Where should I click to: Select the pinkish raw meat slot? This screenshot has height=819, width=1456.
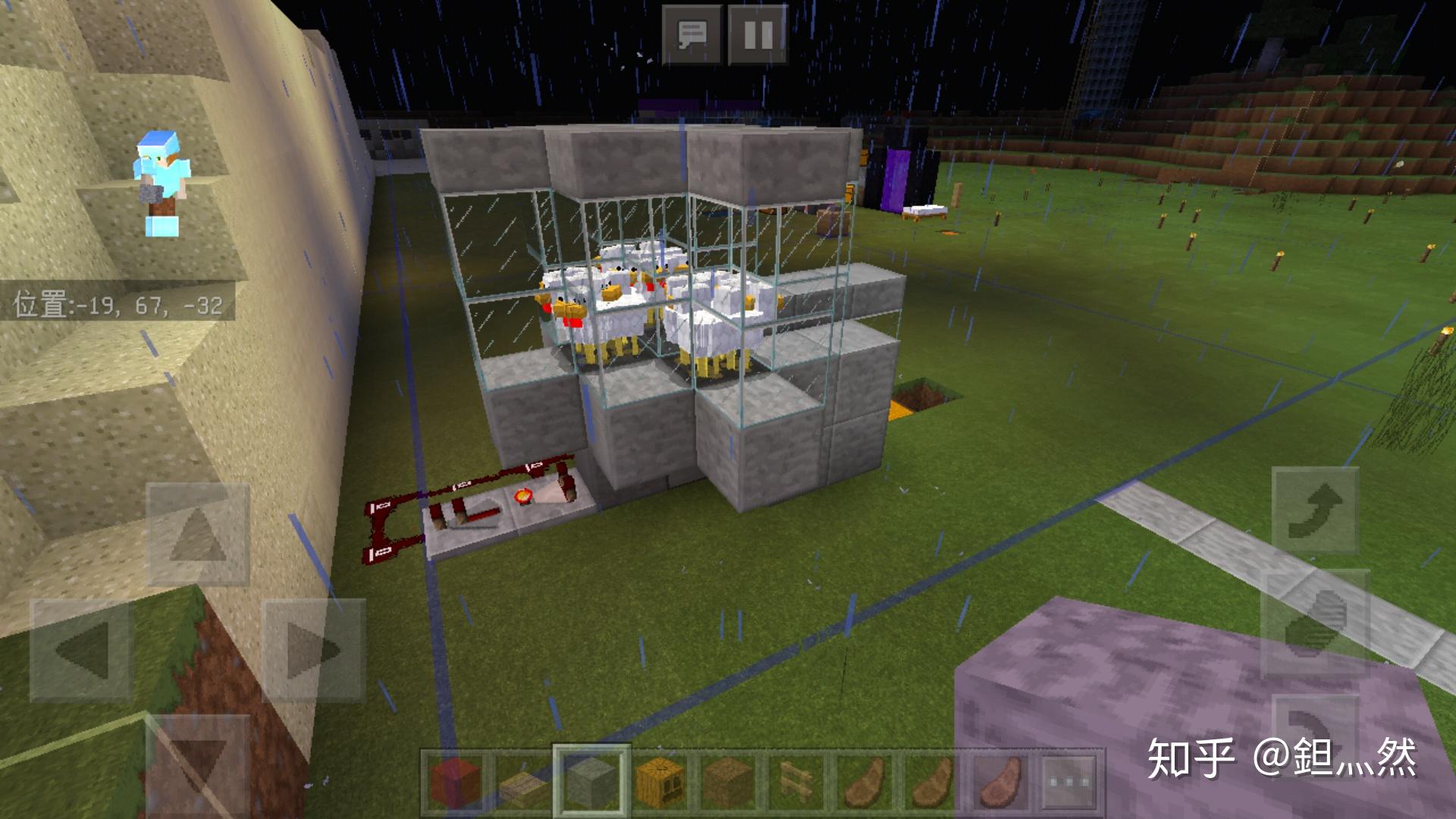pyautogui.click(x=998, y=781)
